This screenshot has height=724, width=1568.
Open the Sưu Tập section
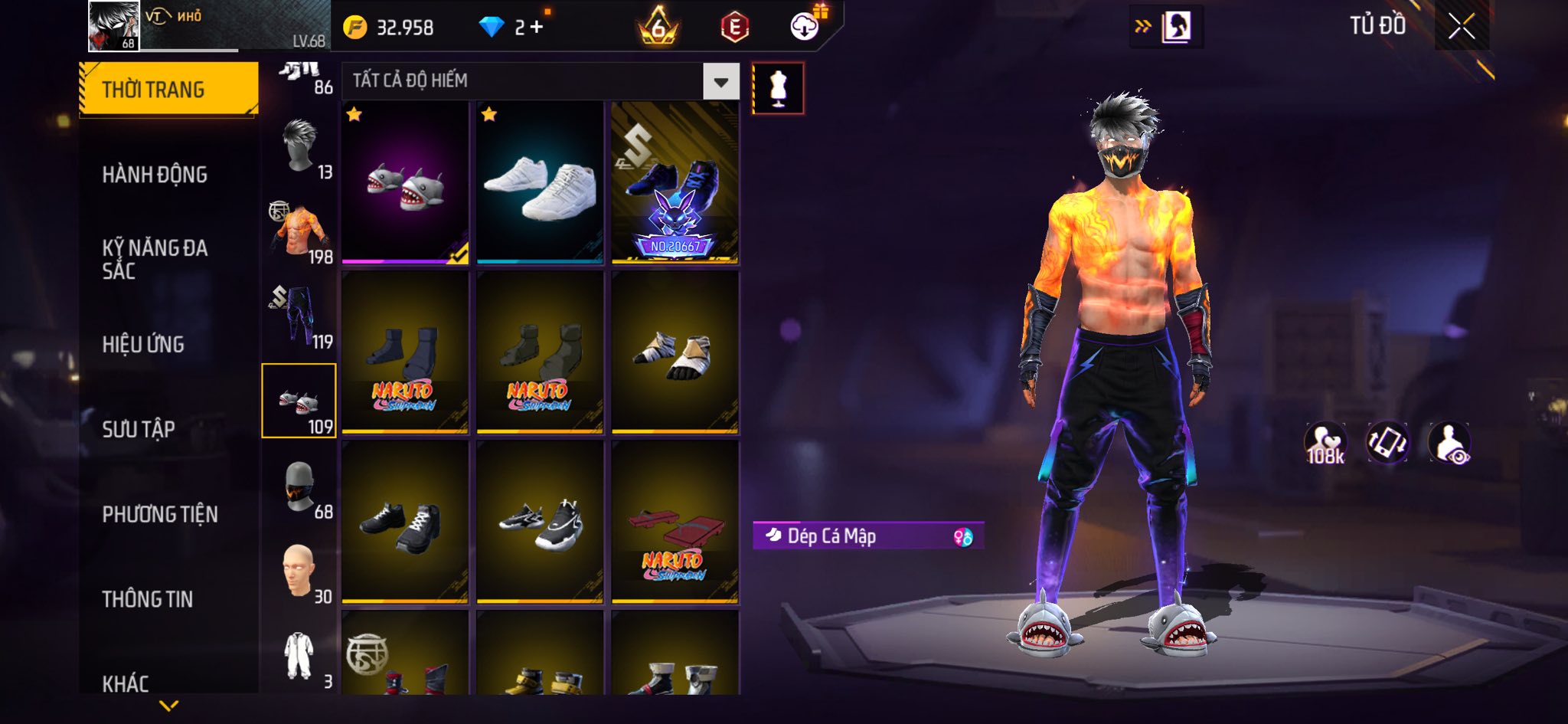(x=139, y=429)
